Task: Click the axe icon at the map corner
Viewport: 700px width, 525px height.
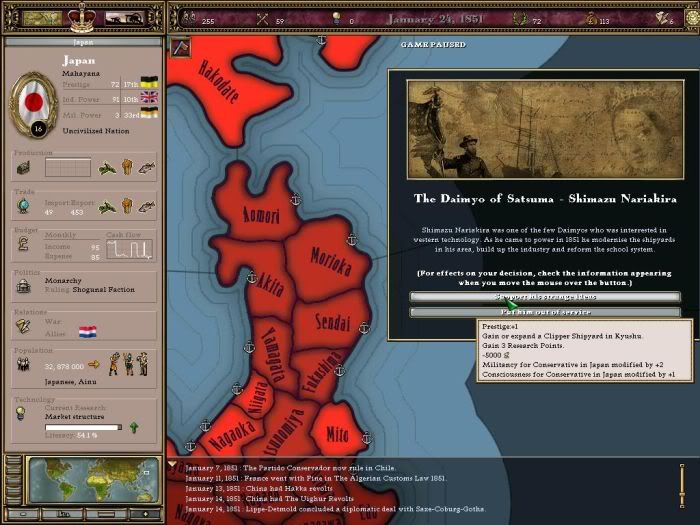Action: pyautogui.click(x=181, y=46)
